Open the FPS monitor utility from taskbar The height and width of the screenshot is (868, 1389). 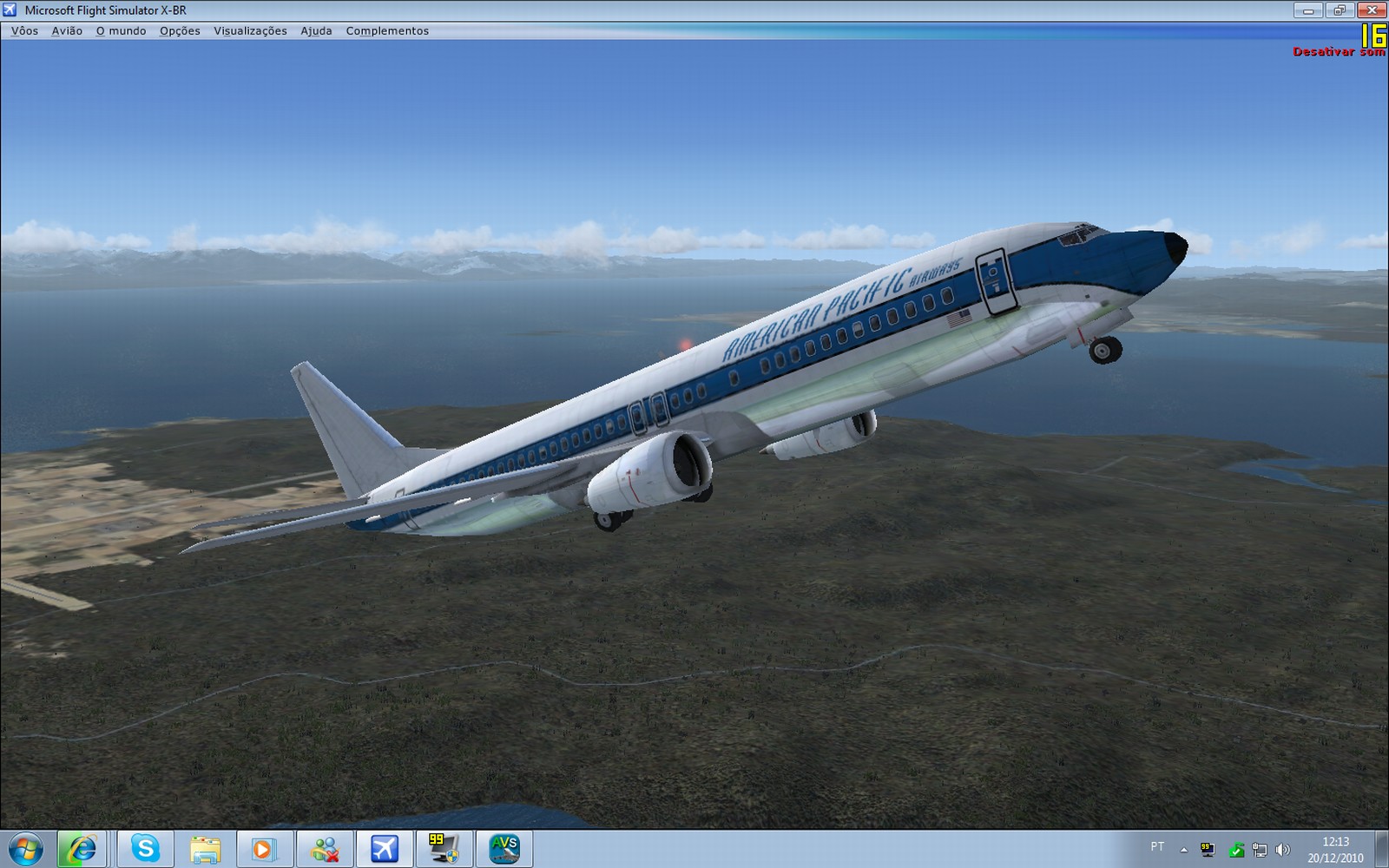point(443,848)
